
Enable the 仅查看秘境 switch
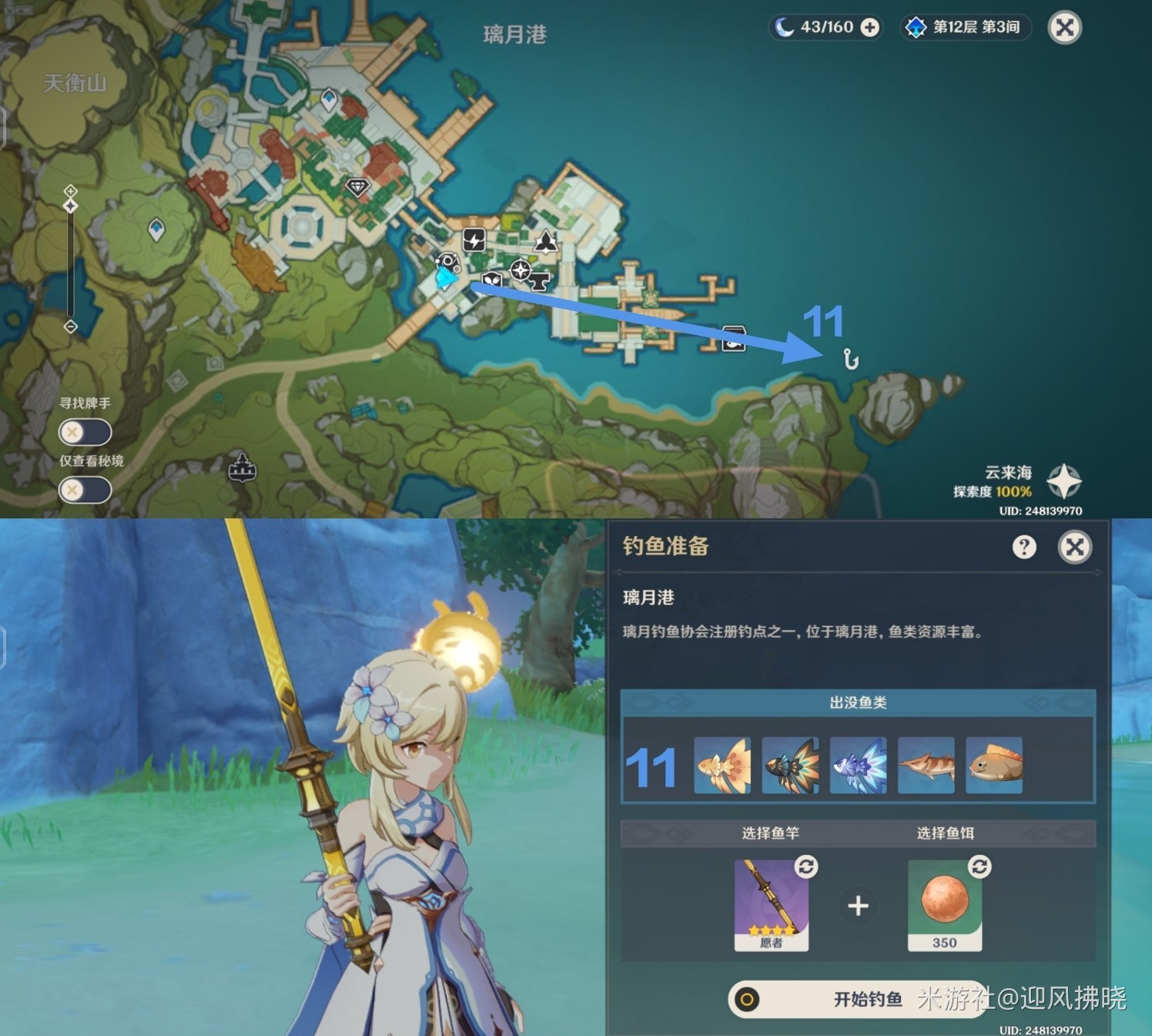[x=84, y=489]
